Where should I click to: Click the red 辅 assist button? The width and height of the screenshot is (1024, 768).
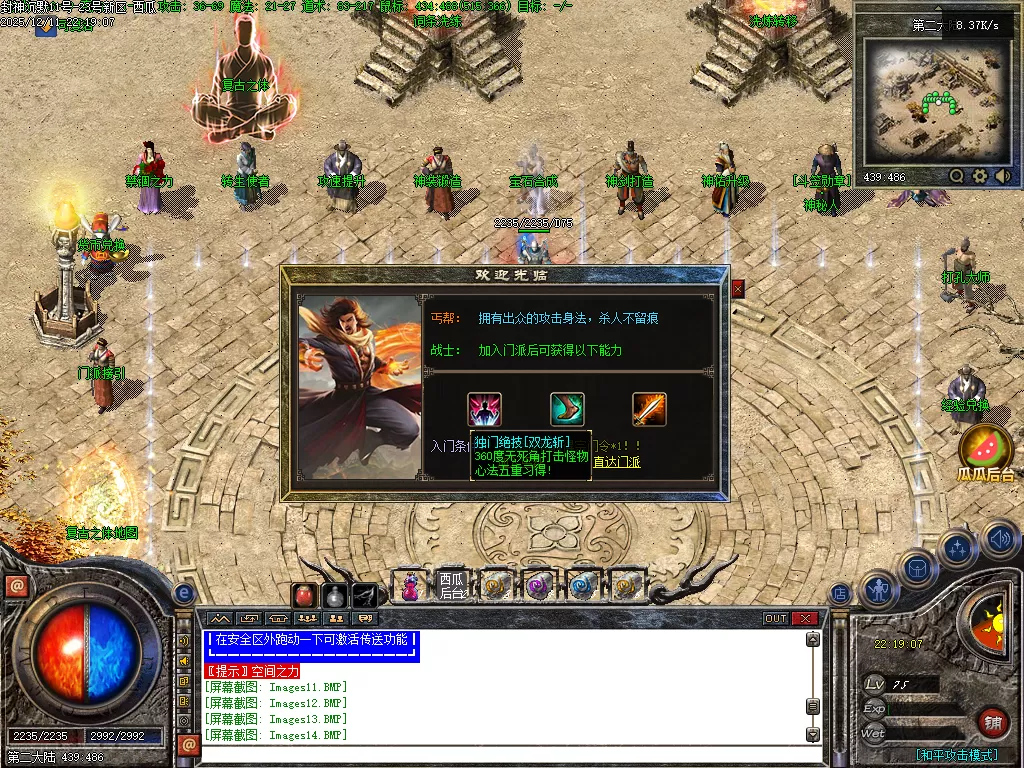pyautogui.click(x=992, y=722)
